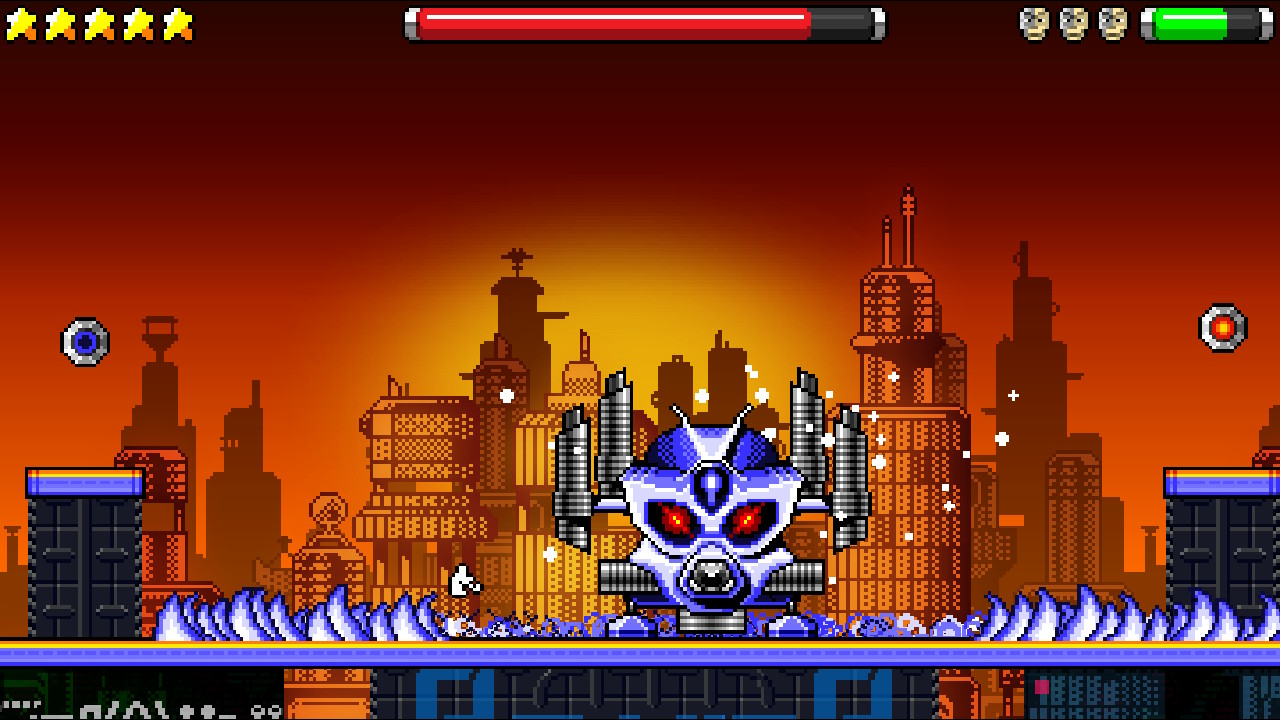
Task: Click the white paper scrap near the flames
Action: [462, 578]
